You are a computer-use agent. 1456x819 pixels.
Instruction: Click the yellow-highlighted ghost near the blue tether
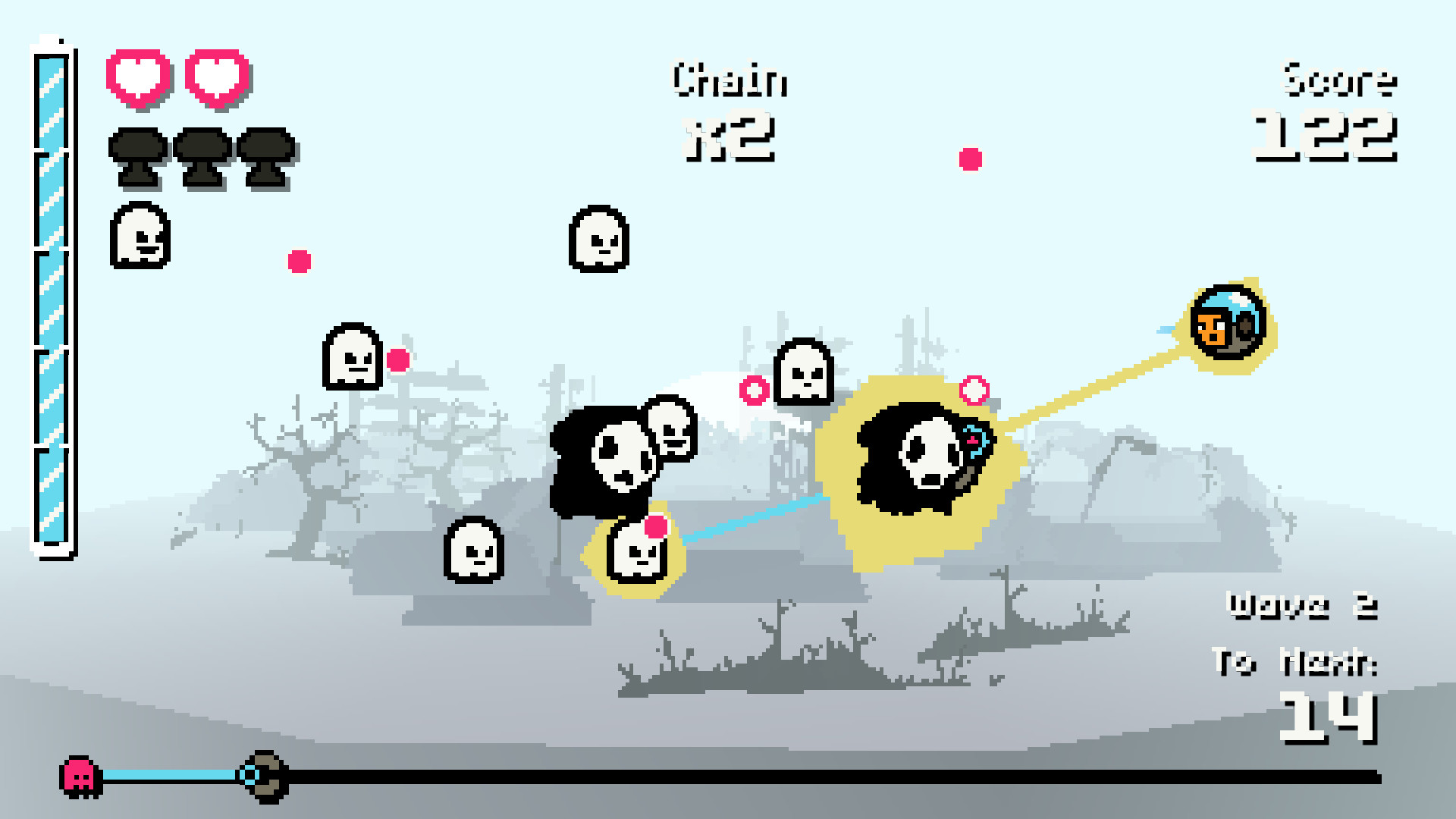click(635, 557)
